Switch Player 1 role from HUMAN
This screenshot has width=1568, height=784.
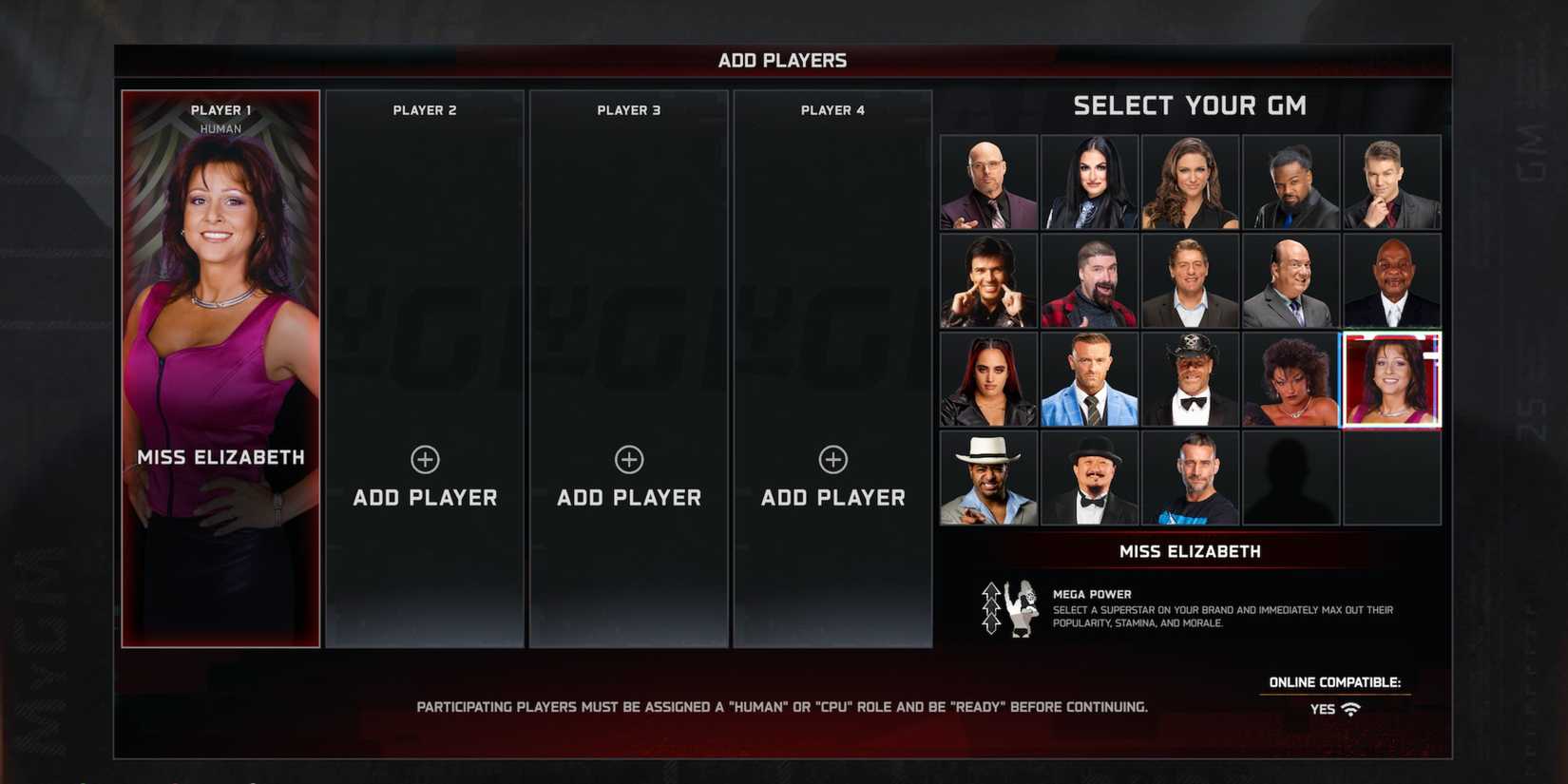[x=219, y=127]
